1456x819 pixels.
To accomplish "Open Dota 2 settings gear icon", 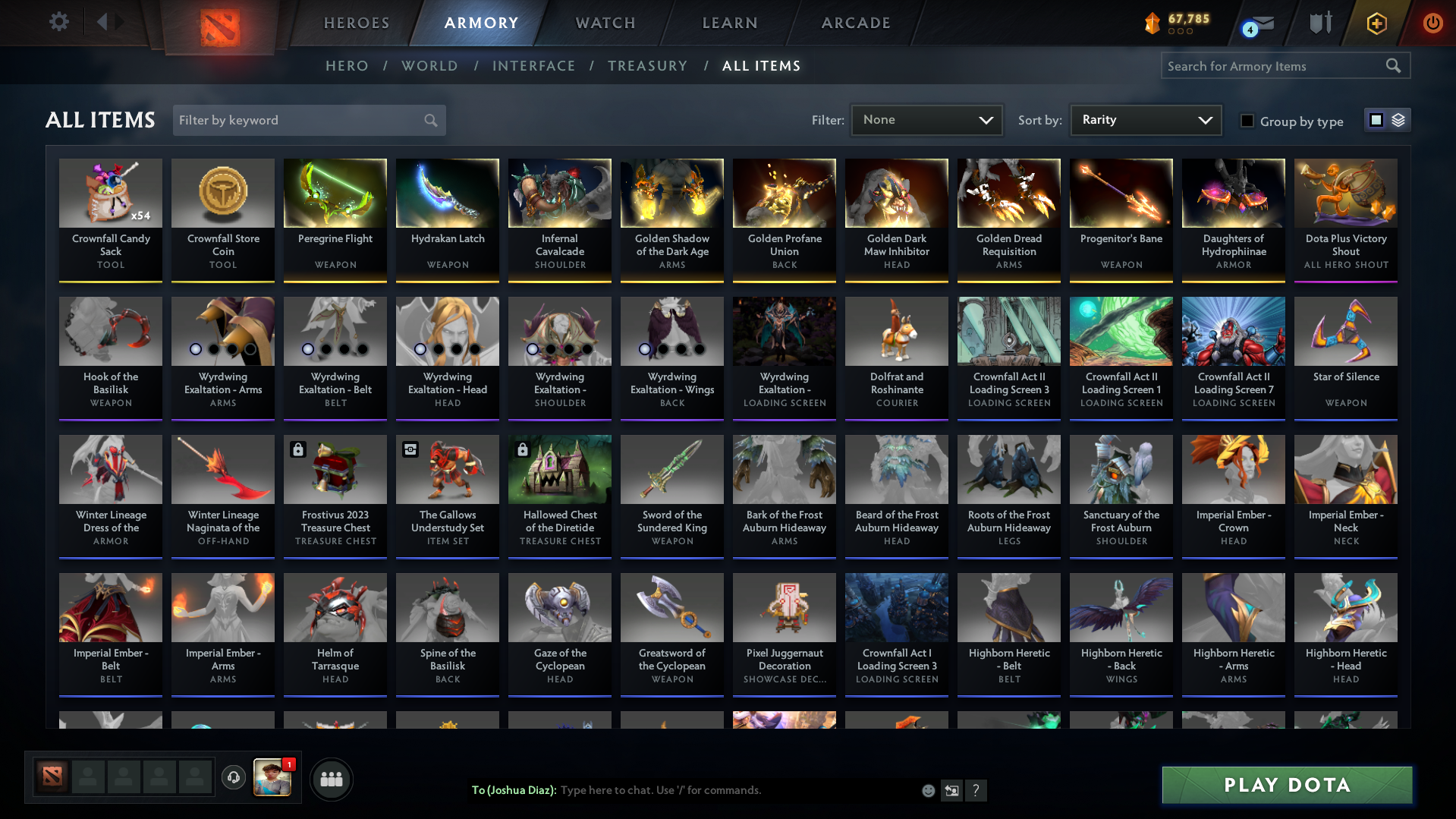I will tap(58, 22).
